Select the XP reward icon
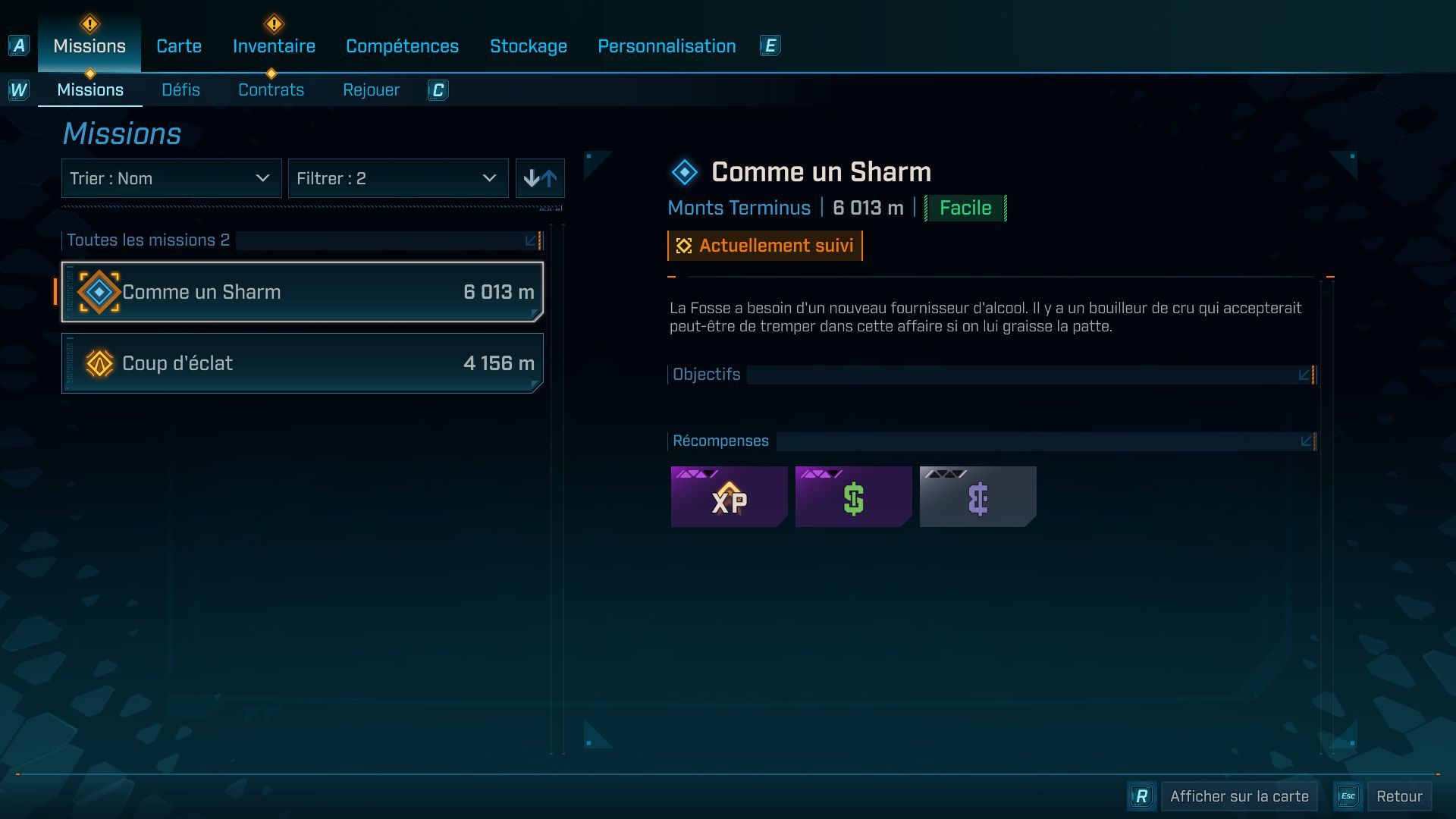 click(728, 497)
